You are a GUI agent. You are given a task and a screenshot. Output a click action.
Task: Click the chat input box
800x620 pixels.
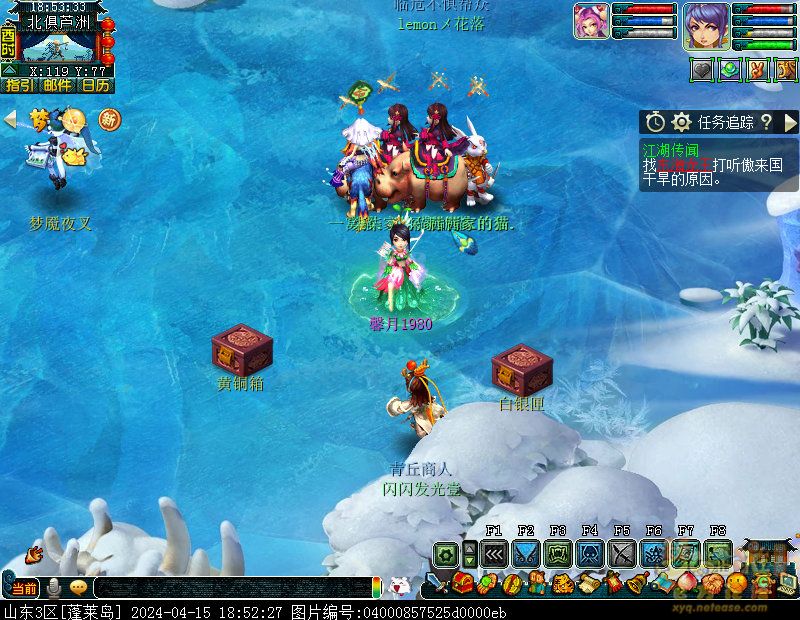pos(230,588)
